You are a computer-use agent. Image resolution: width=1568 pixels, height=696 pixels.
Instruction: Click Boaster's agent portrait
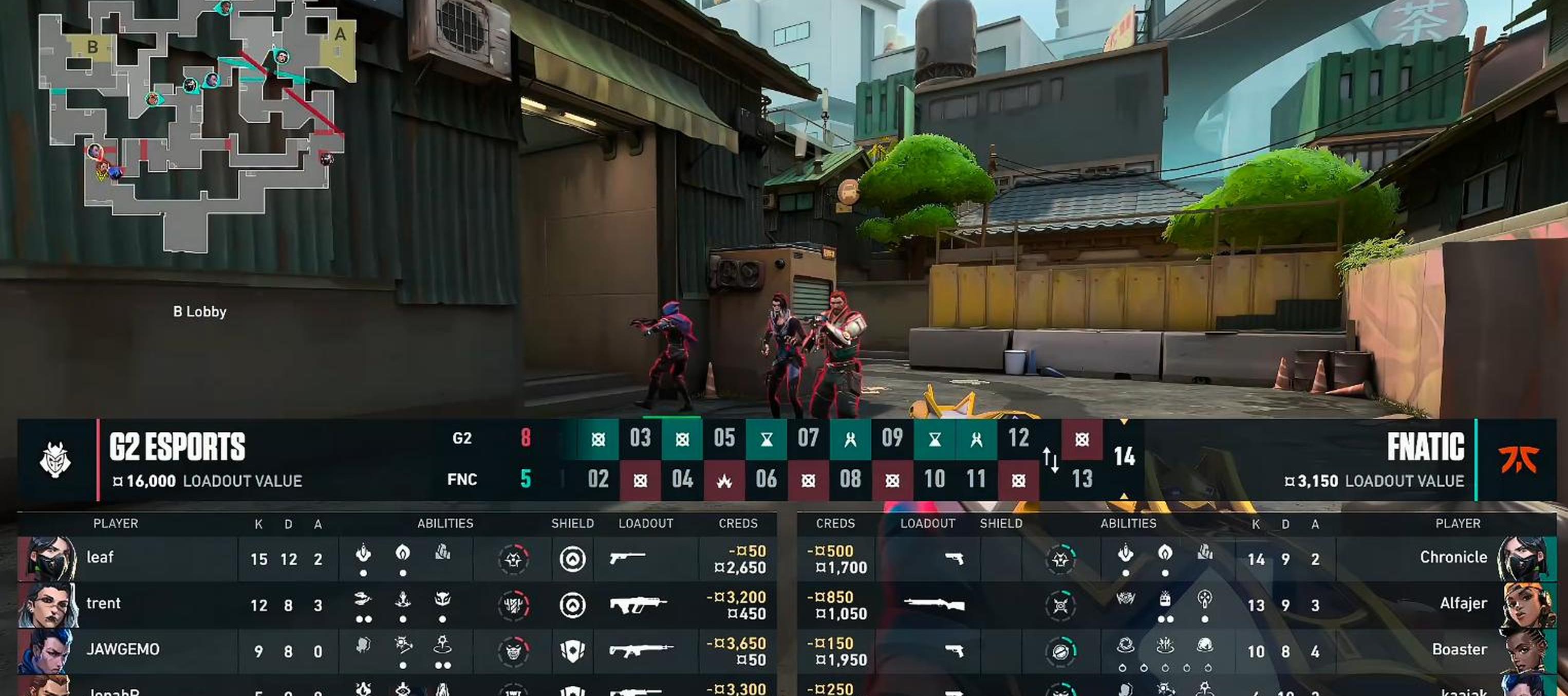click(x=1524, y=650)
